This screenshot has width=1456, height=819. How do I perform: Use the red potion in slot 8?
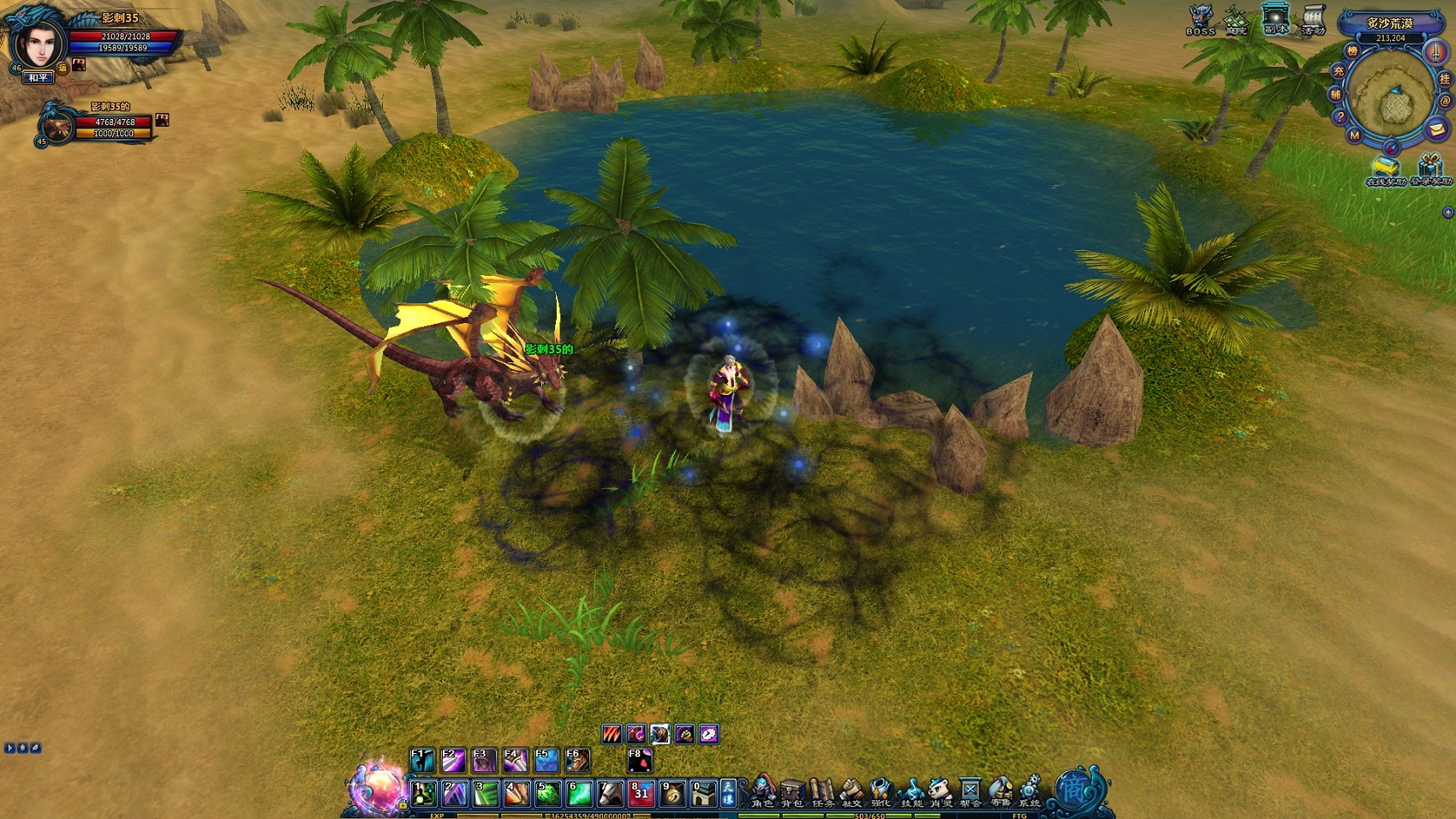(641, 794)
